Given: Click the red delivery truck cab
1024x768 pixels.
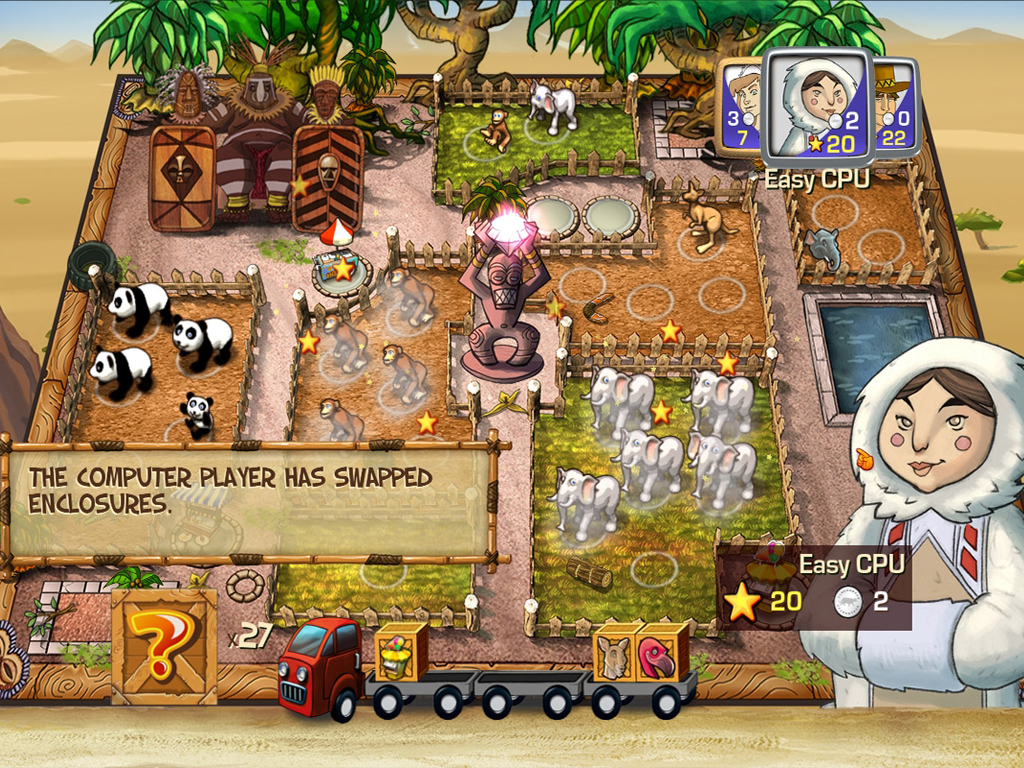Looking at the screenshot, I should (x=318, y=665).
